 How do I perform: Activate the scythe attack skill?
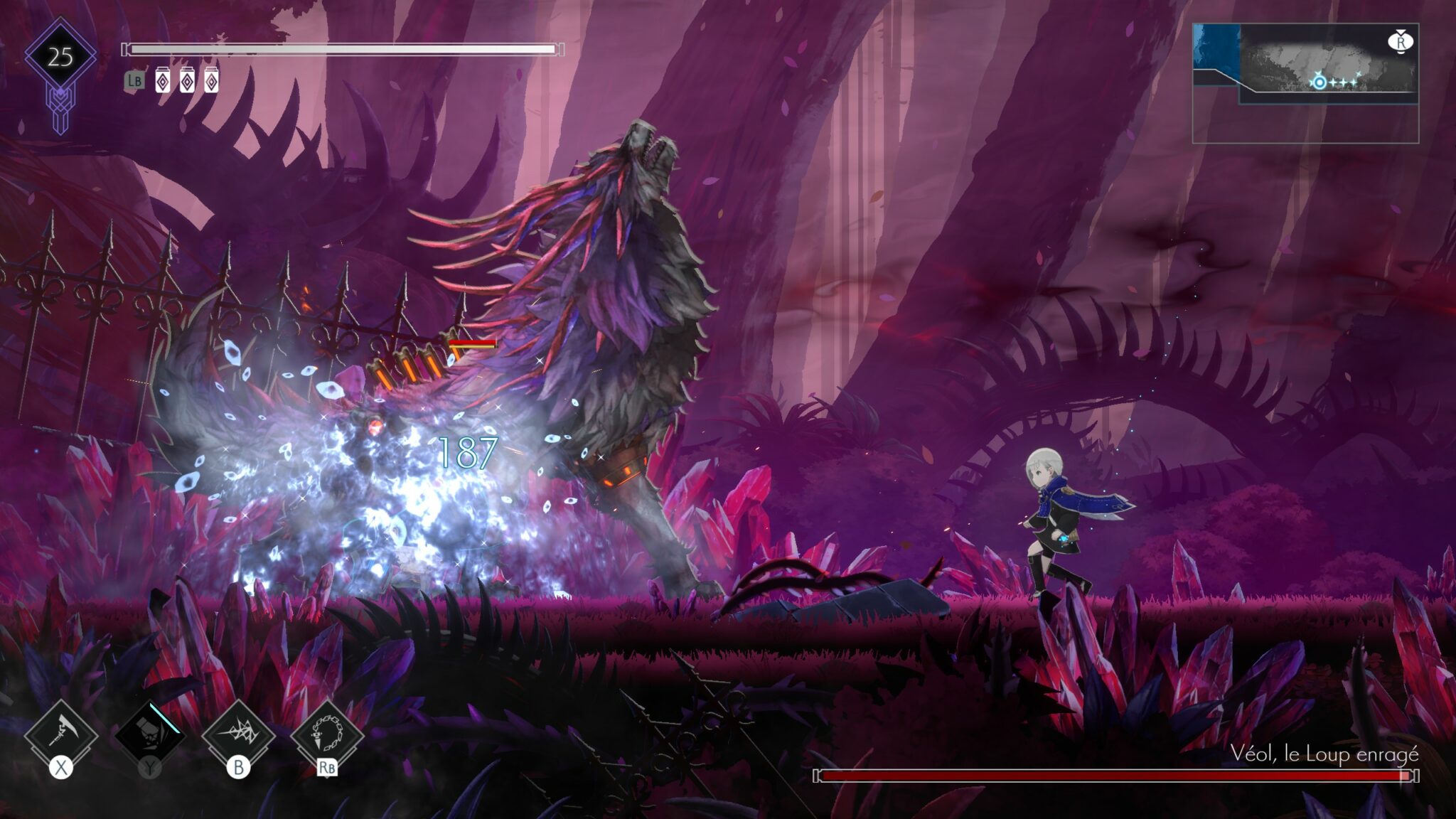point(61,733)
